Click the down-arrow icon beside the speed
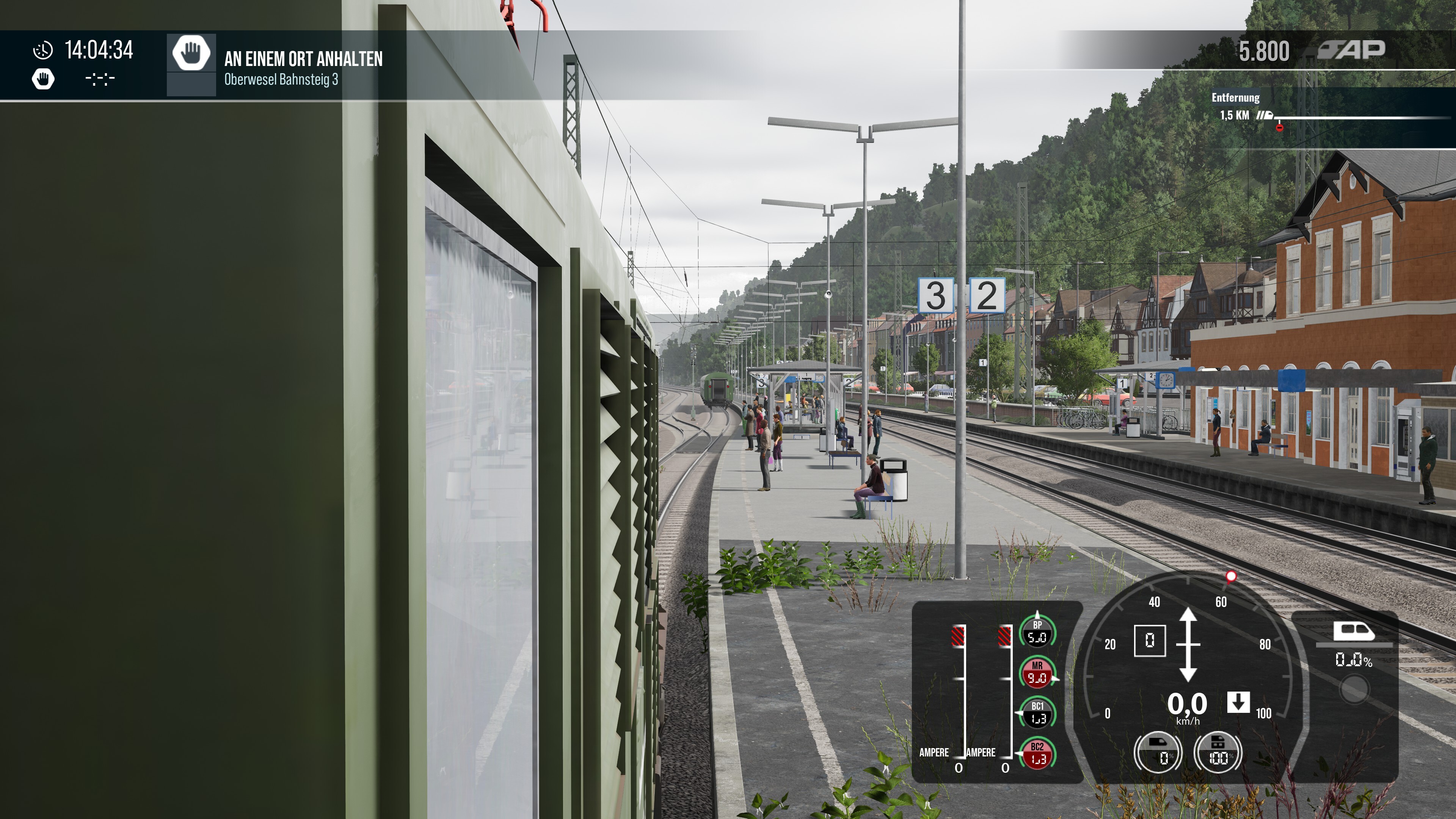 1238,703
